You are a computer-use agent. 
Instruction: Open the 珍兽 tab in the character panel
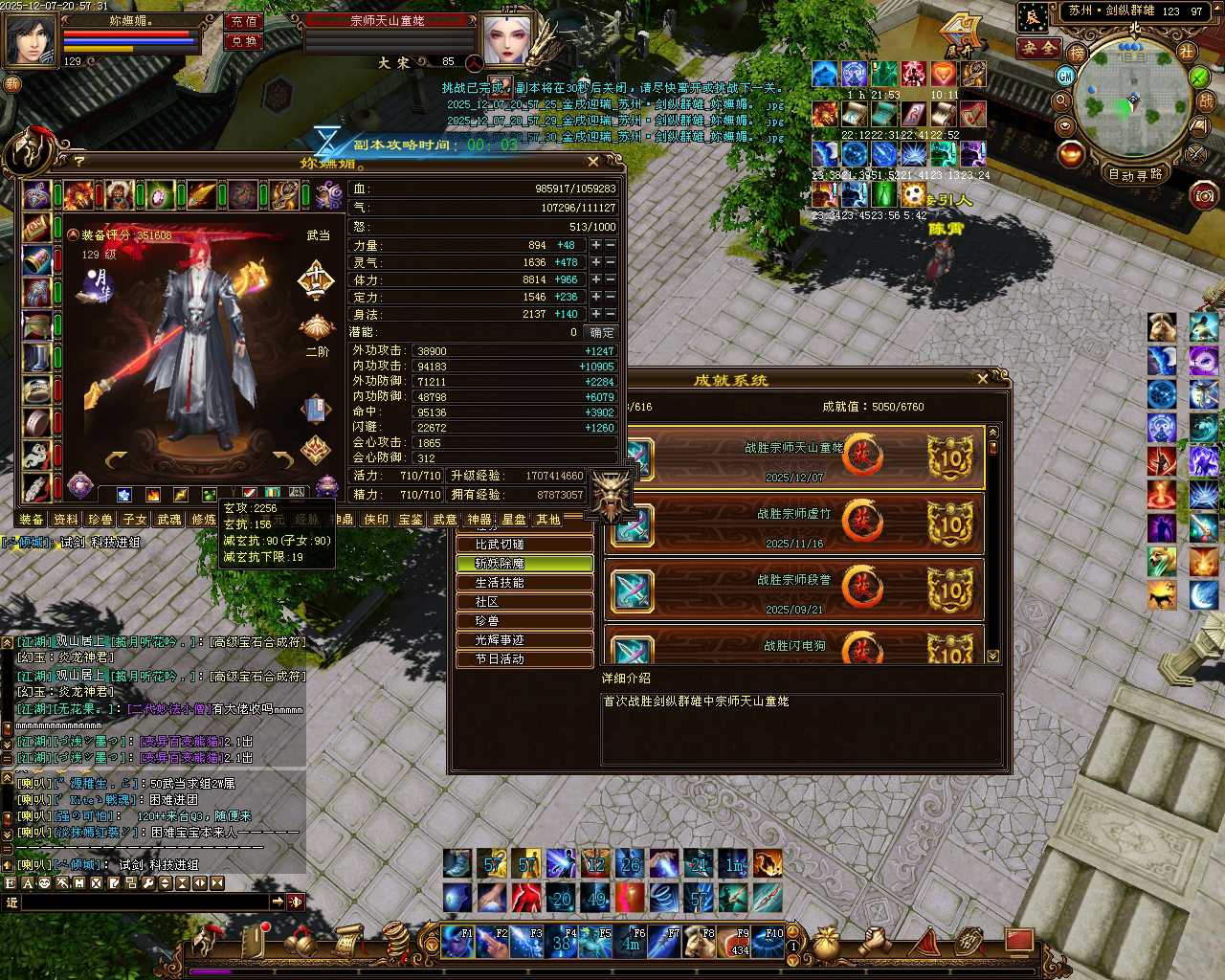[x=100, y=520]
